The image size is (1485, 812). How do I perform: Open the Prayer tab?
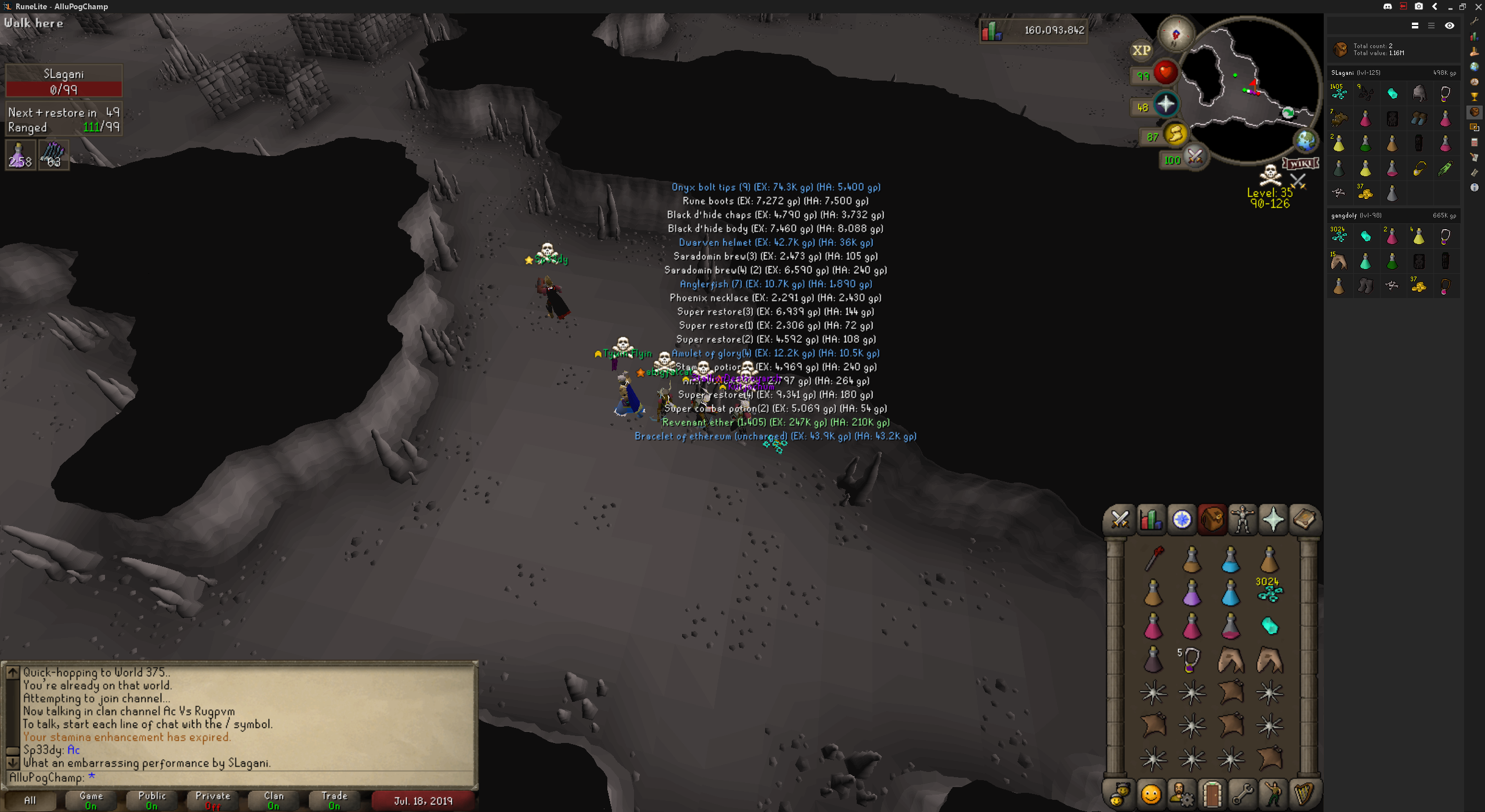pos(1273,519)
